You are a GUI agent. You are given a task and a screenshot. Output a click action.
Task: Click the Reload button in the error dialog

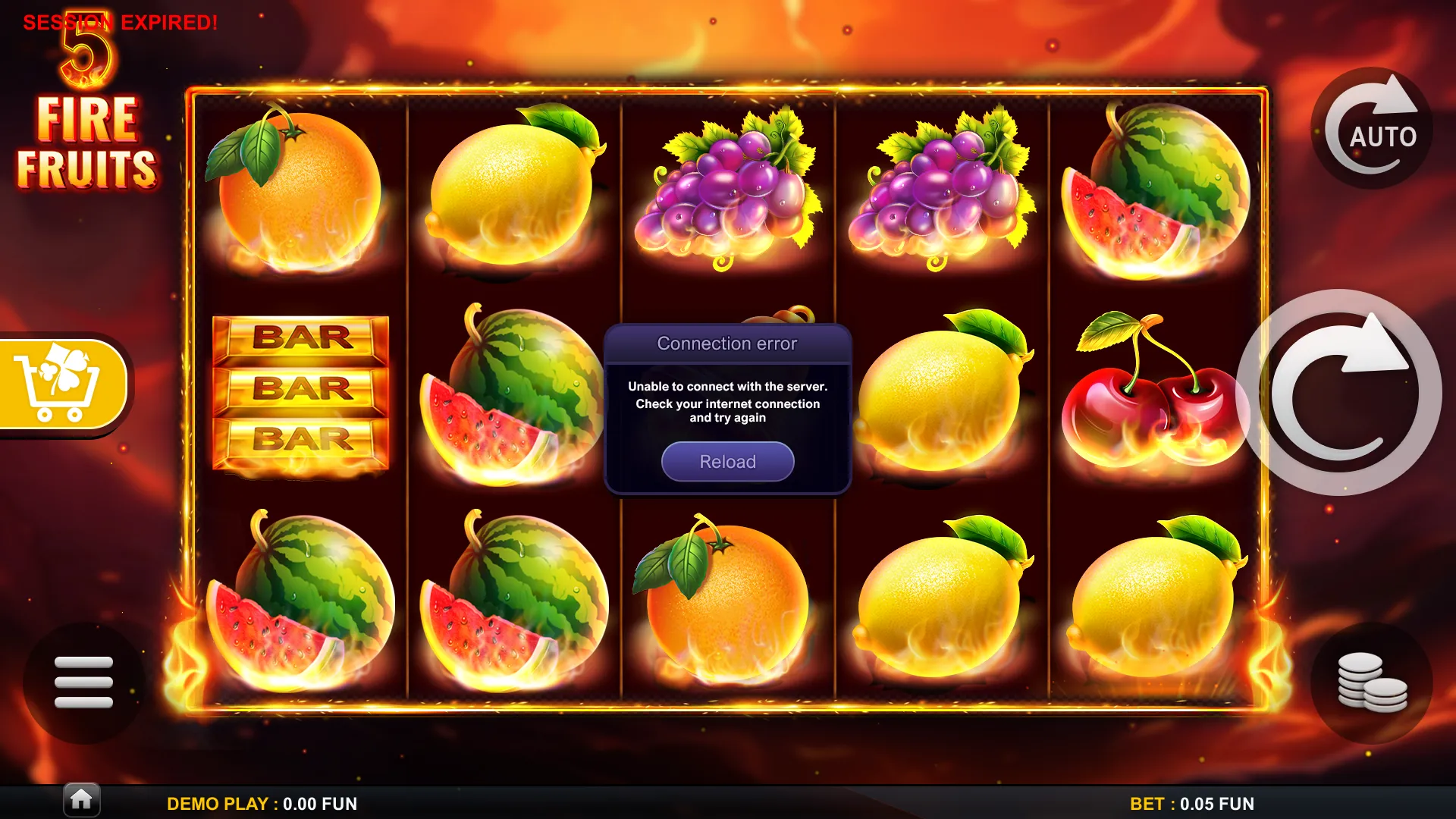[x=727, y=461]
